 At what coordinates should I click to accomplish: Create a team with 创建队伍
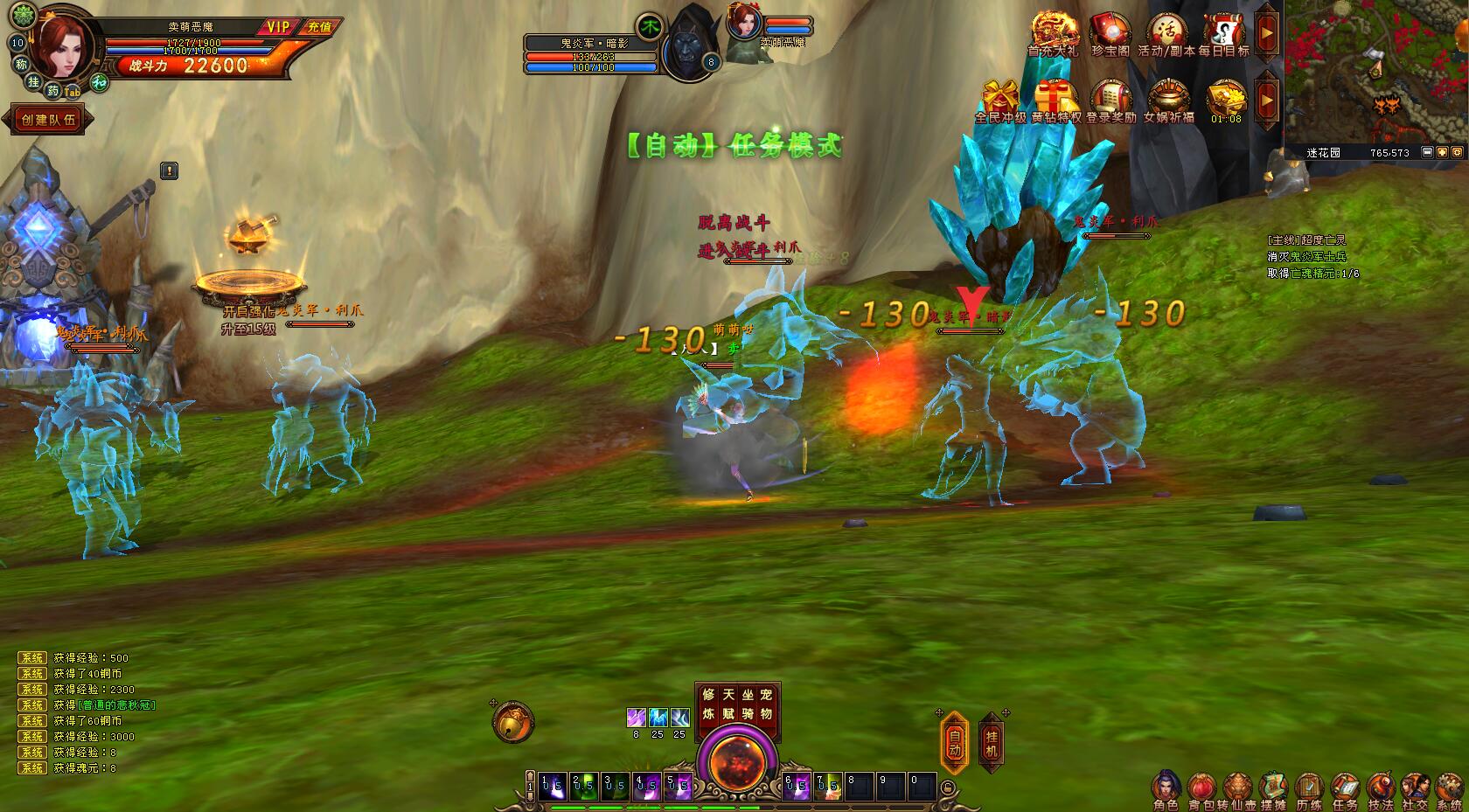49,120
